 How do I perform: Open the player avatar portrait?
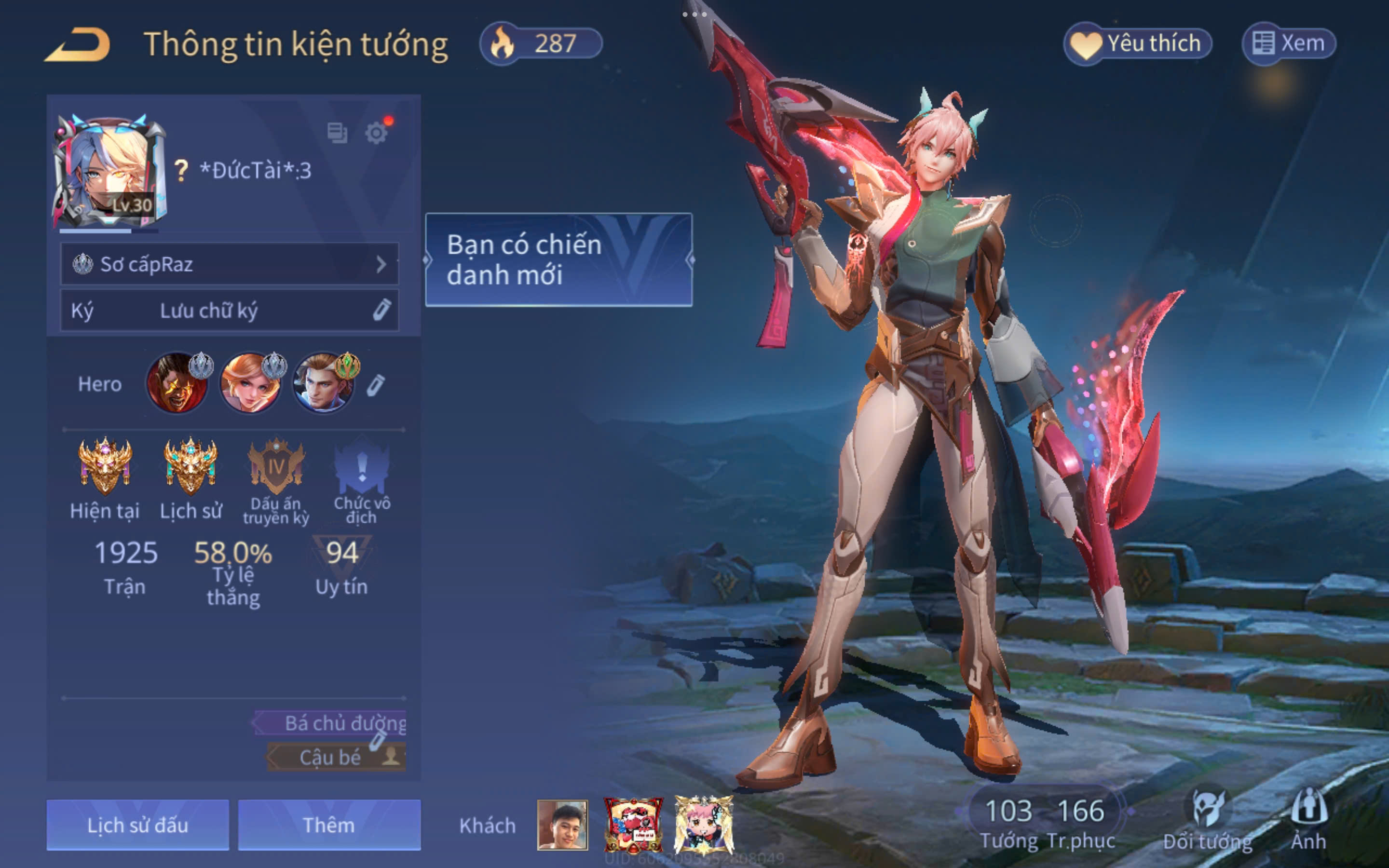tap(109, 171)
